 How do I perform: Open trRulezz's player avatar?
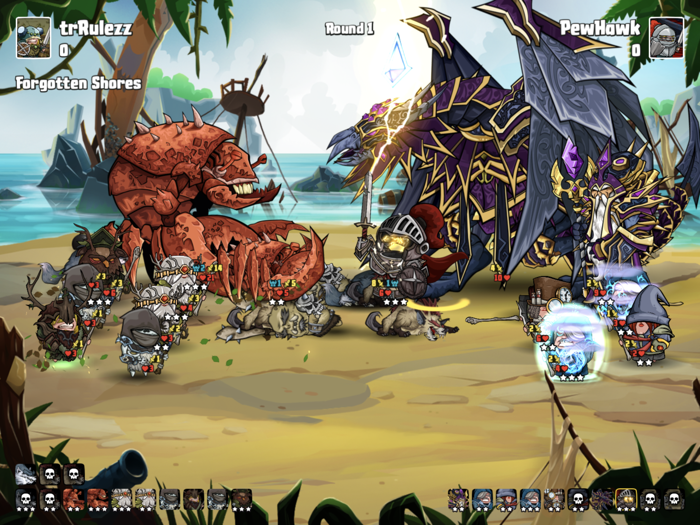click(33, 36)
